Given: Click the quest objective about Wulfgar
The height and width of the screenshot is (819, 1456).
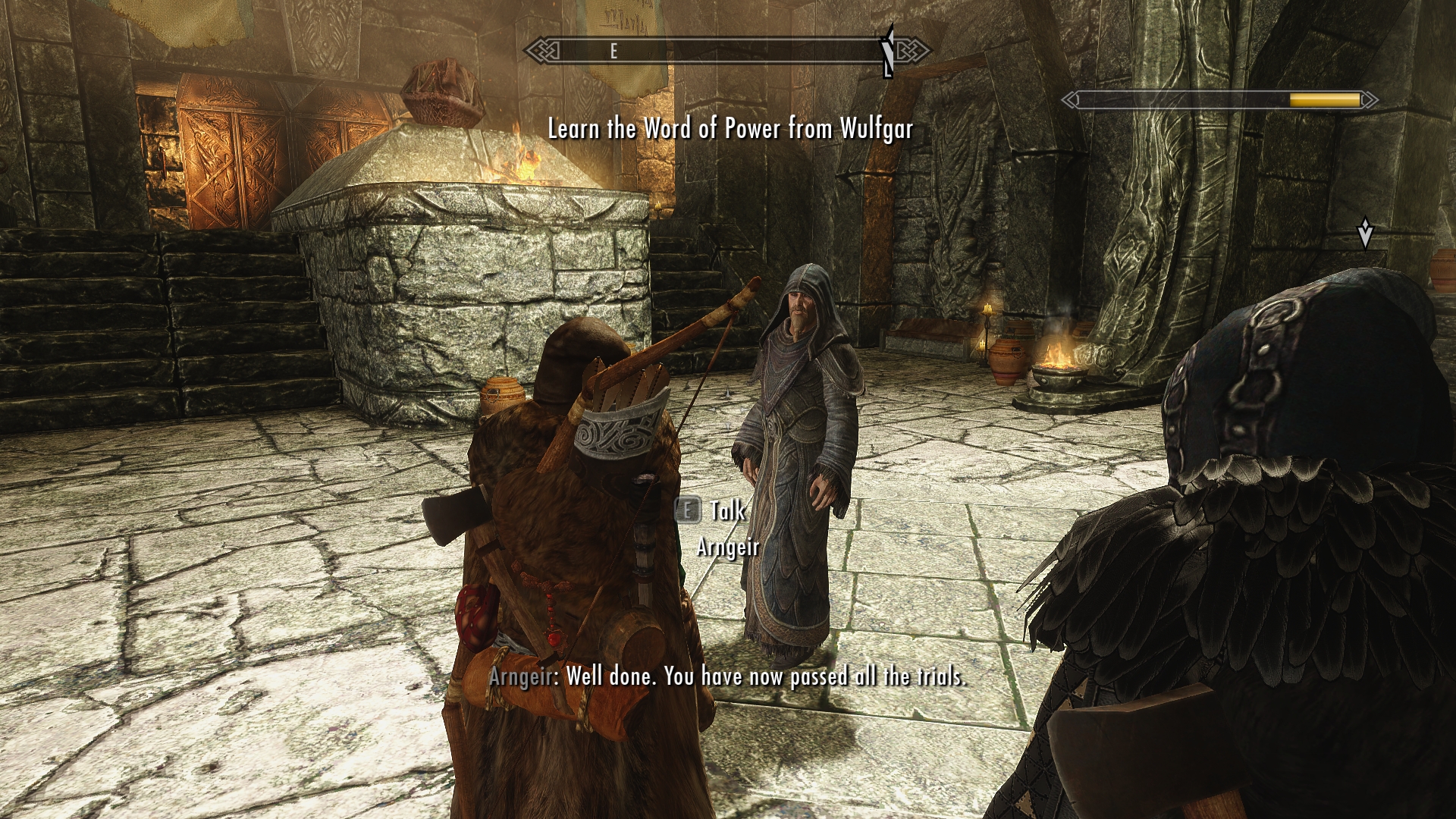Looking at the screenshot, I should (x=730, y=129).
